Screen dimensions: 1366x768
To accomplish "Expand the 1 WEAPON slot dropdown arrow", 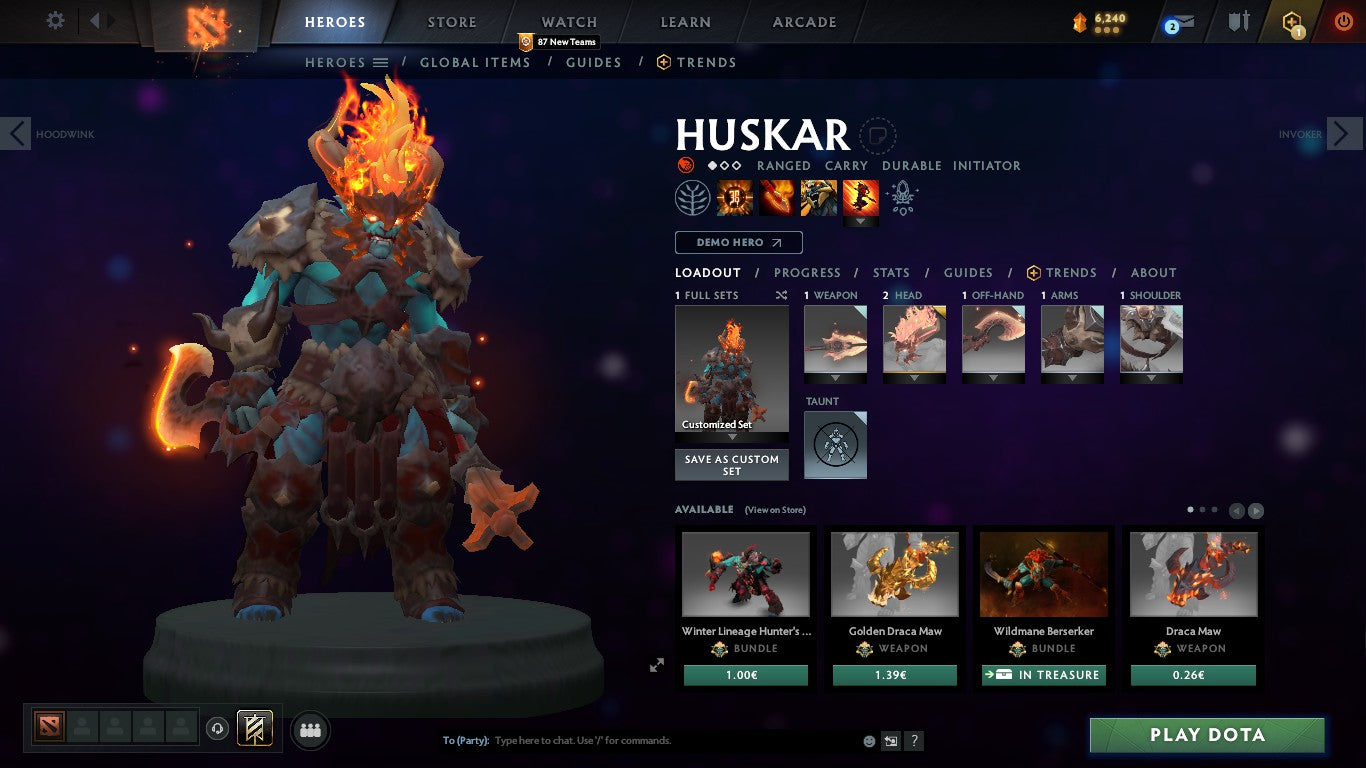I will coord(835,378).
